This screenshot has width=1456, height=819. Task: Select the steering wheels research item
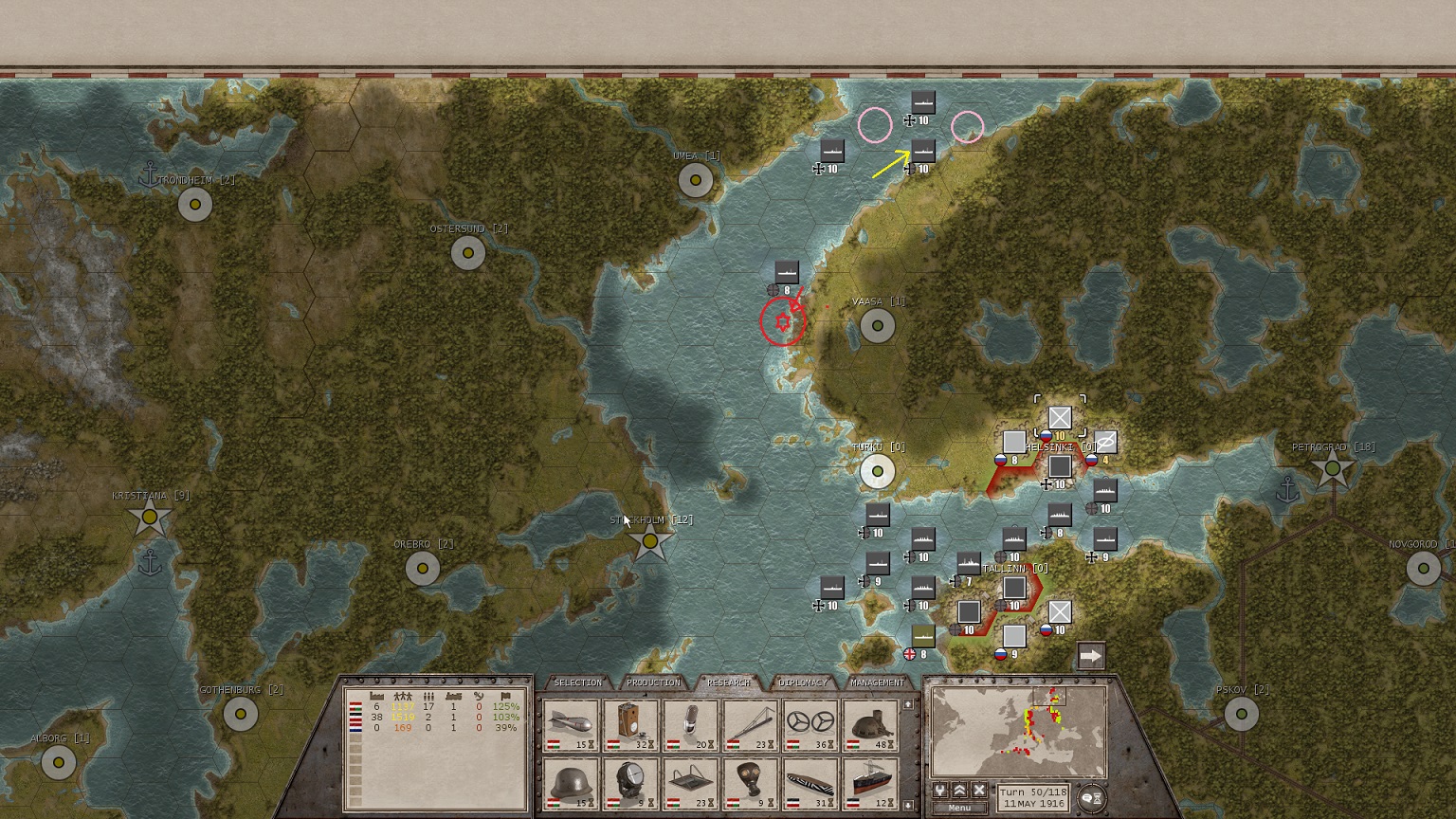(x=810, y=726)
